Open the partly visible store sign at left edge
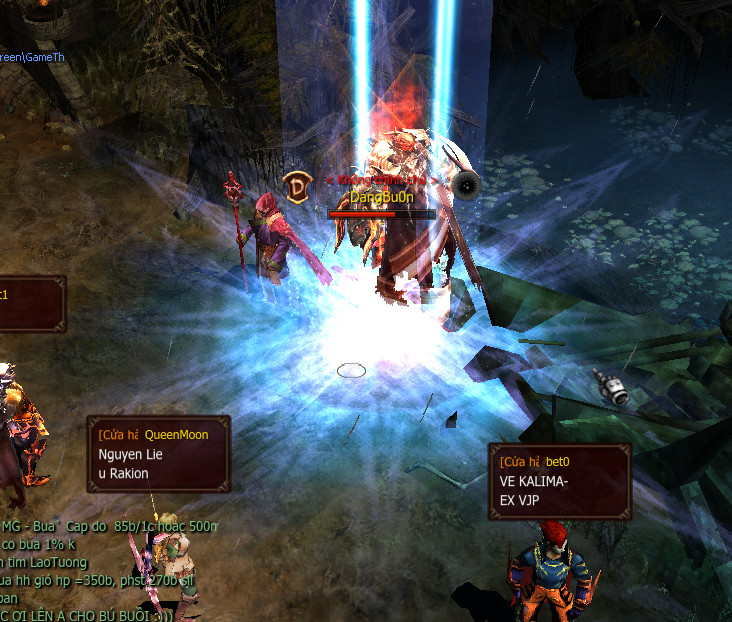The height and width of the screenshot is (622, 732). coord(30,304)
